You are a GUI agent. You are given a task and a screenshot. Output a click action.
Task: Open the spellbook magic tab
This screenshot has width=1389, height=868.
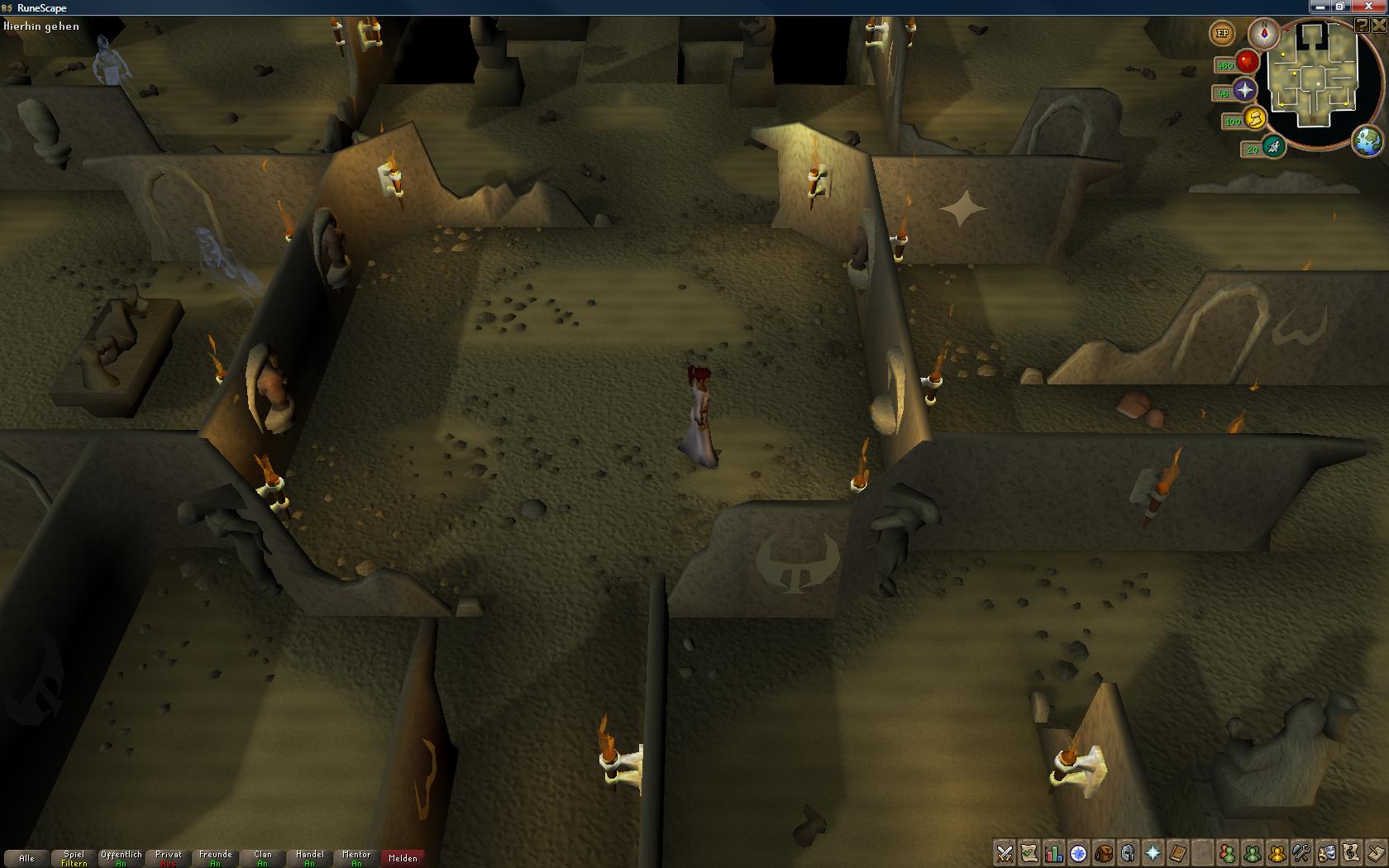(1178, 853)
